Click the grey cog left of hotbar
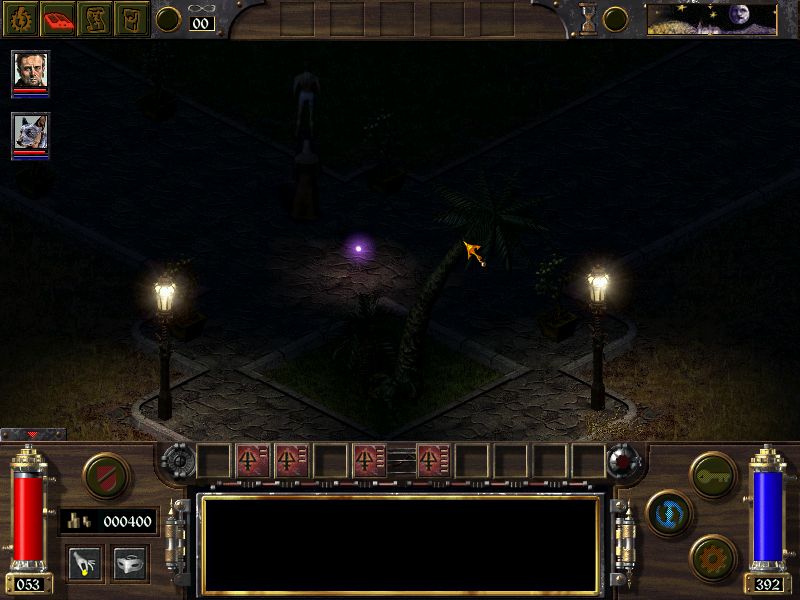Screen dimensions: 800x600 (178, 462)
